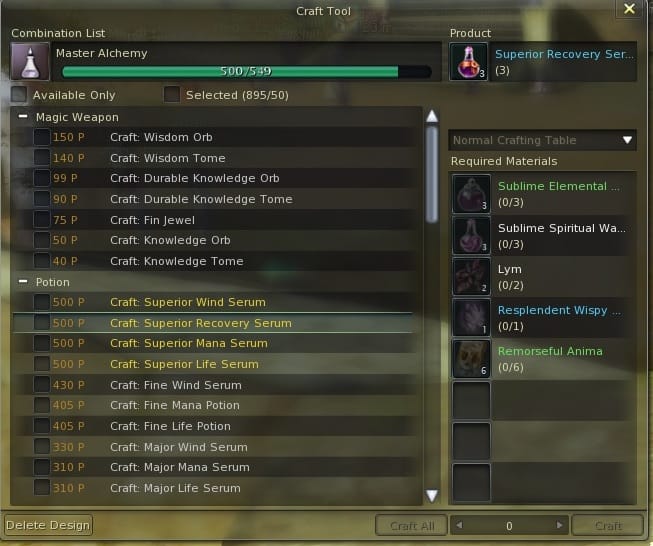Click the Craft All button
This screenshot has height=546, width=653.
(x=411, y=525)
